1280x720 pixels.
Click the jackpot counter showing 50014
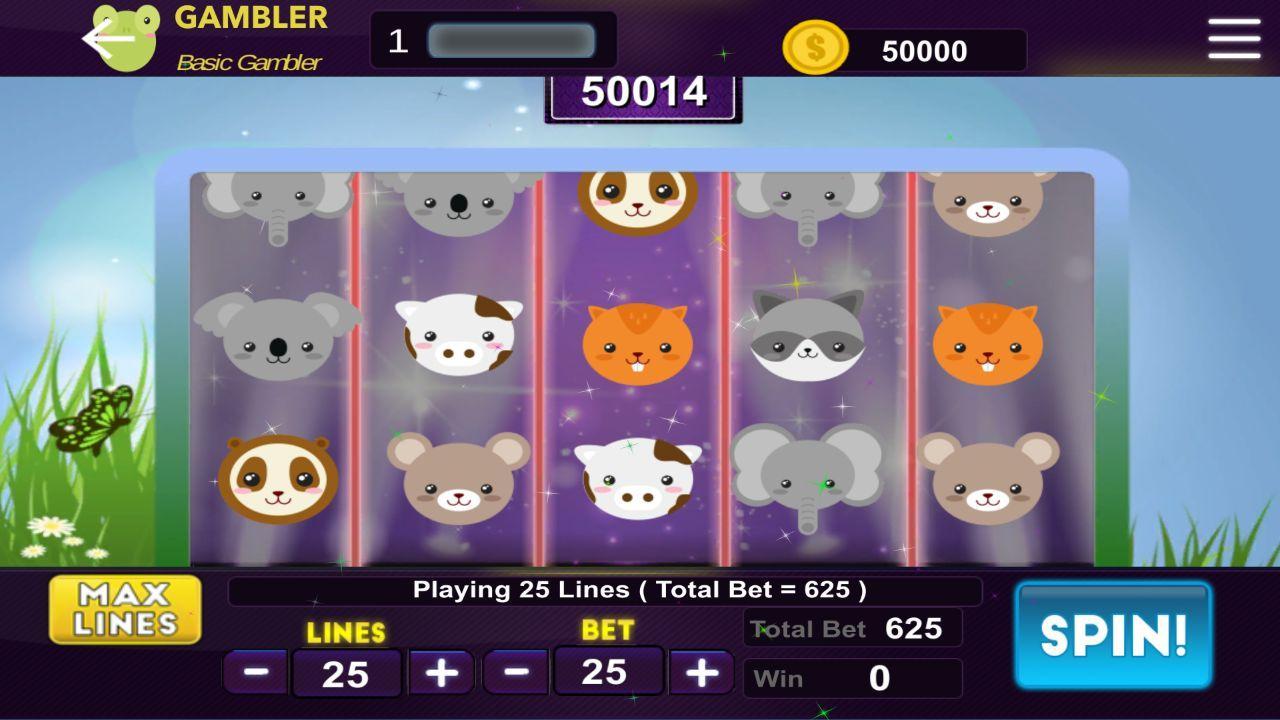click(643, 95)
